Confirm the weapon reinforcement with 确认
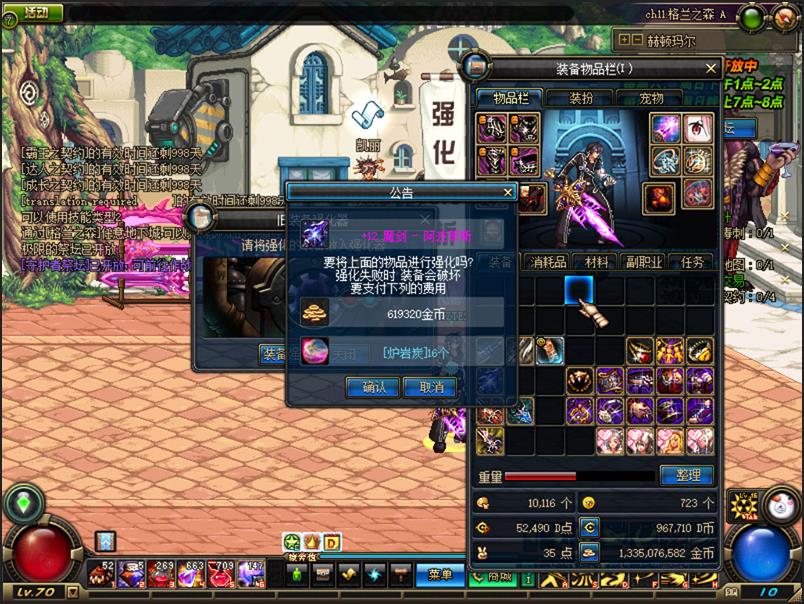The height and width of the screenshot is (604, 804). 372,387
